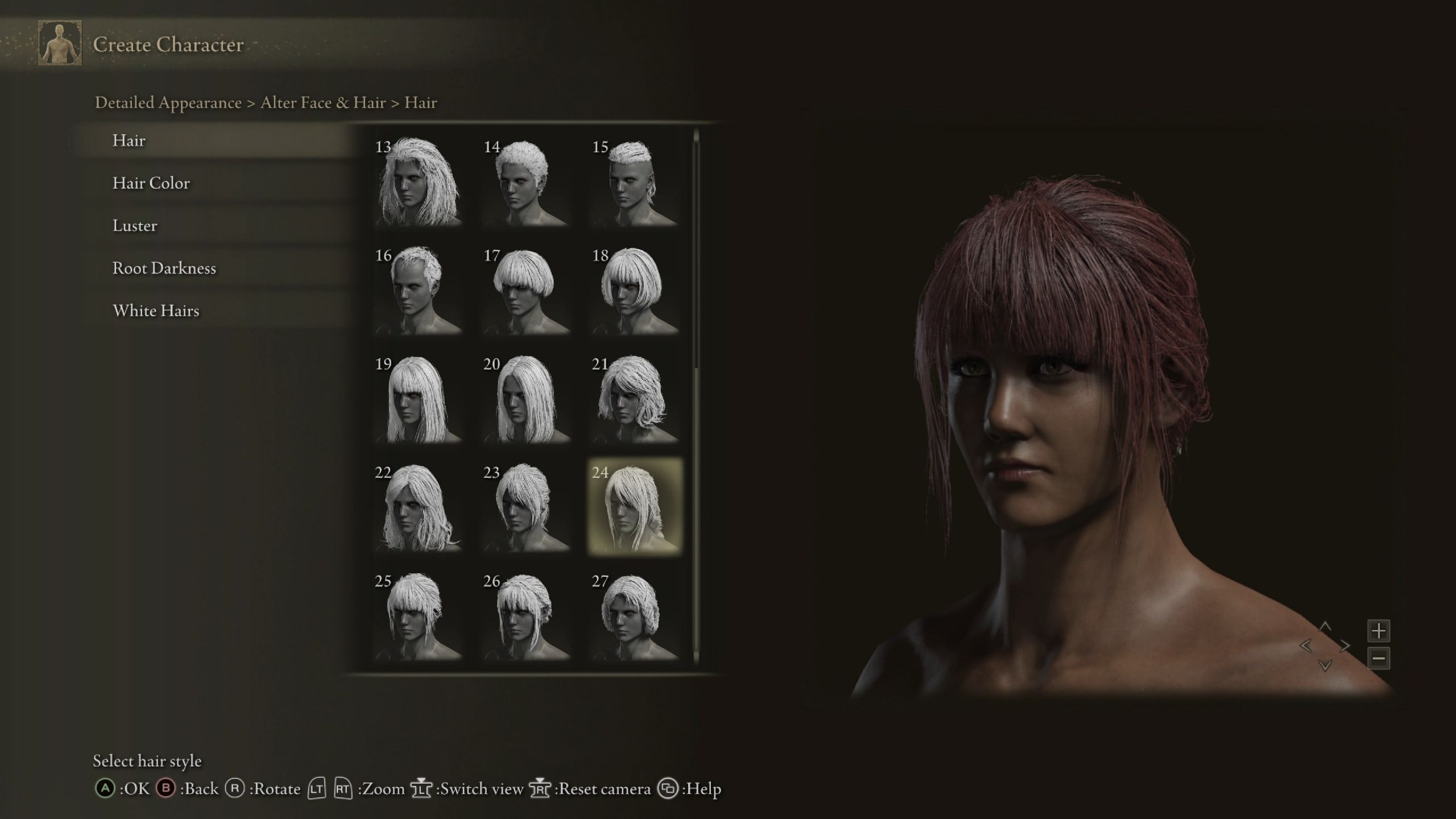Select the Hair menu entry
This screenshot has width=1456, height=819.
point(129,140)
